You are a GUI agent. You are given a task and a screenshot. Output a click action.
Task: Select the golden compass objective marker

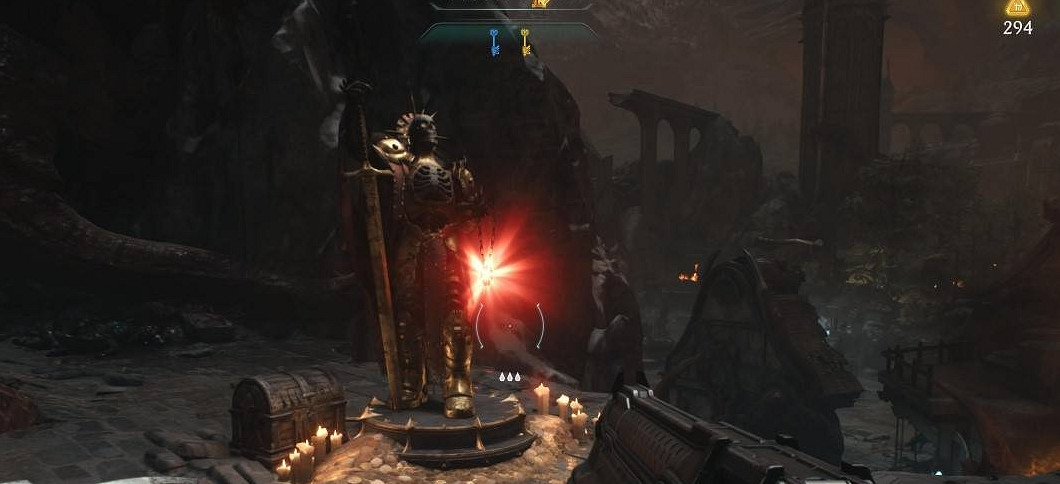(x=541, y=3)
